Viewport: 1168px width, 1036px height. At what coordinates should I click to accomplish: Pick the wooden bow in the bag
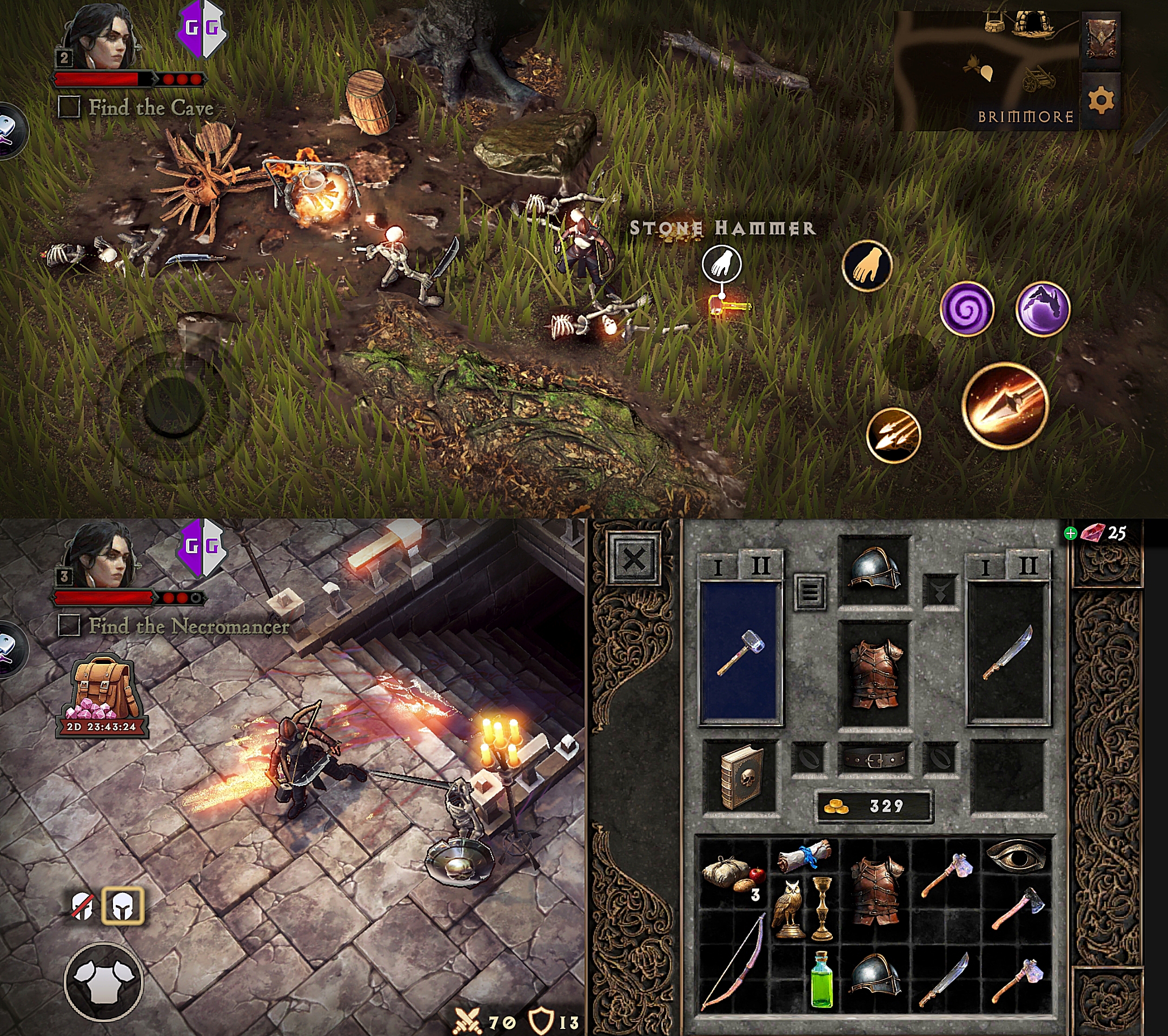(734, 961)
